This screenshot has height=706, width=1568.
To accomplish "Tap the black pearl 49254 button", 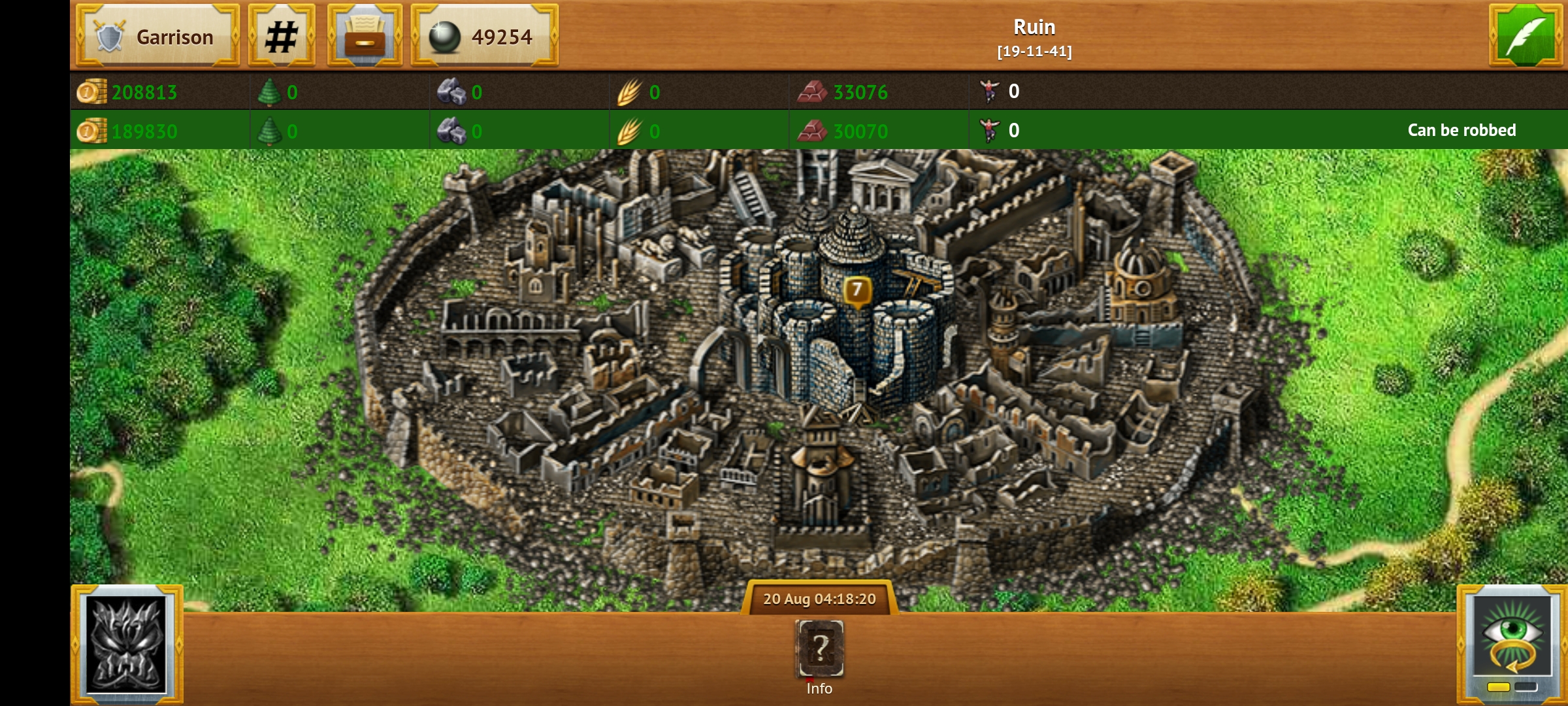I will pos(484,36).
